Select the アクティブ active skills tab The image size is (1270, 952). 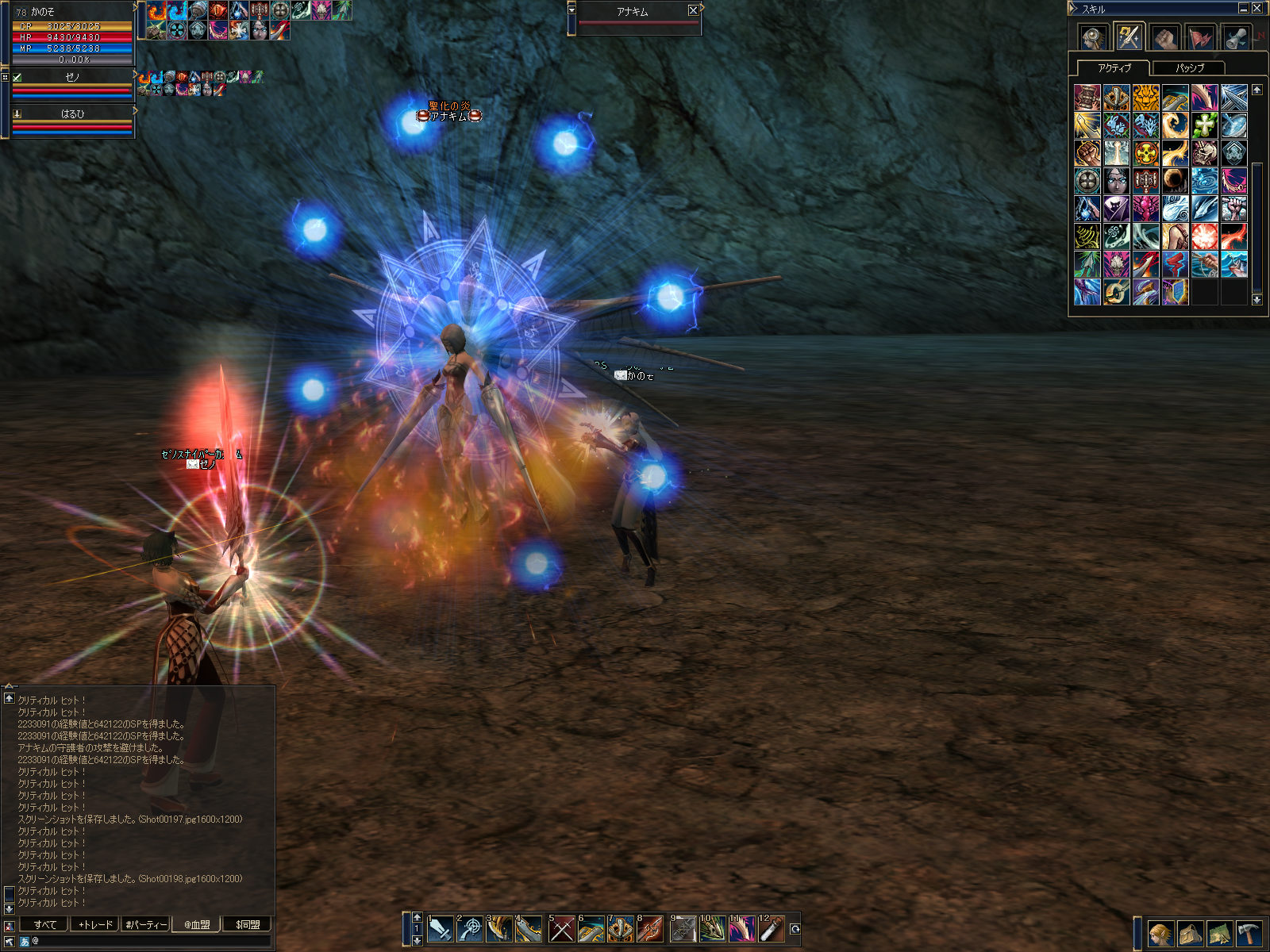[1114, 68]
